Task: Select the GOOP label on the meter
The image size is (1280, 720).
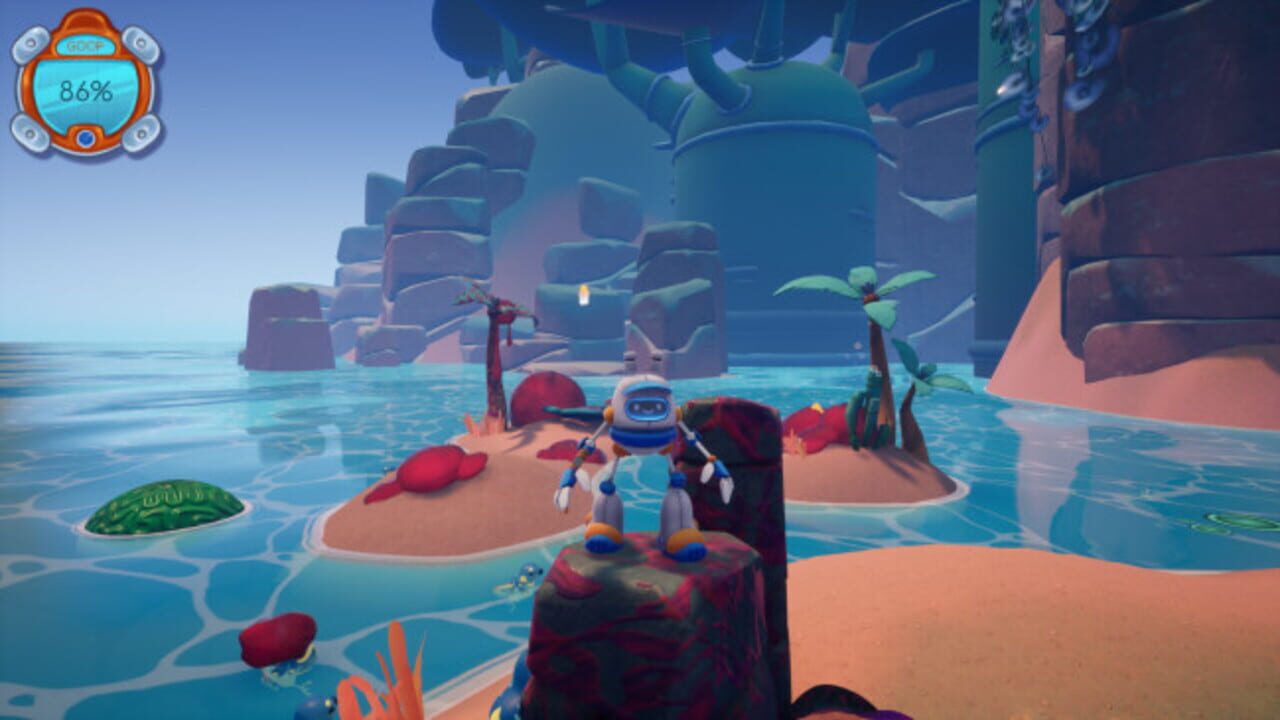Action: [x=85, y=45]
